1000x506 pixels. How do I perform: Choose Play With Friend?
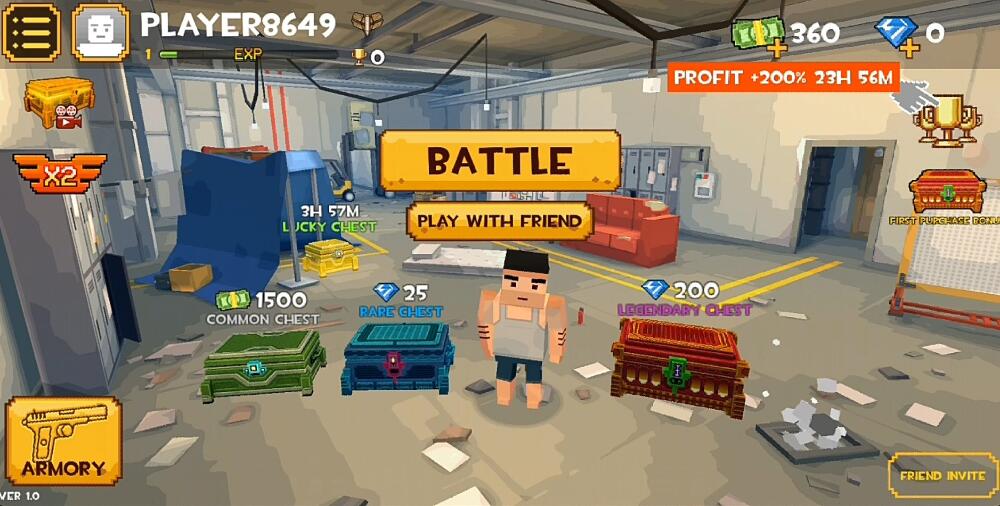tap(499, 221)
